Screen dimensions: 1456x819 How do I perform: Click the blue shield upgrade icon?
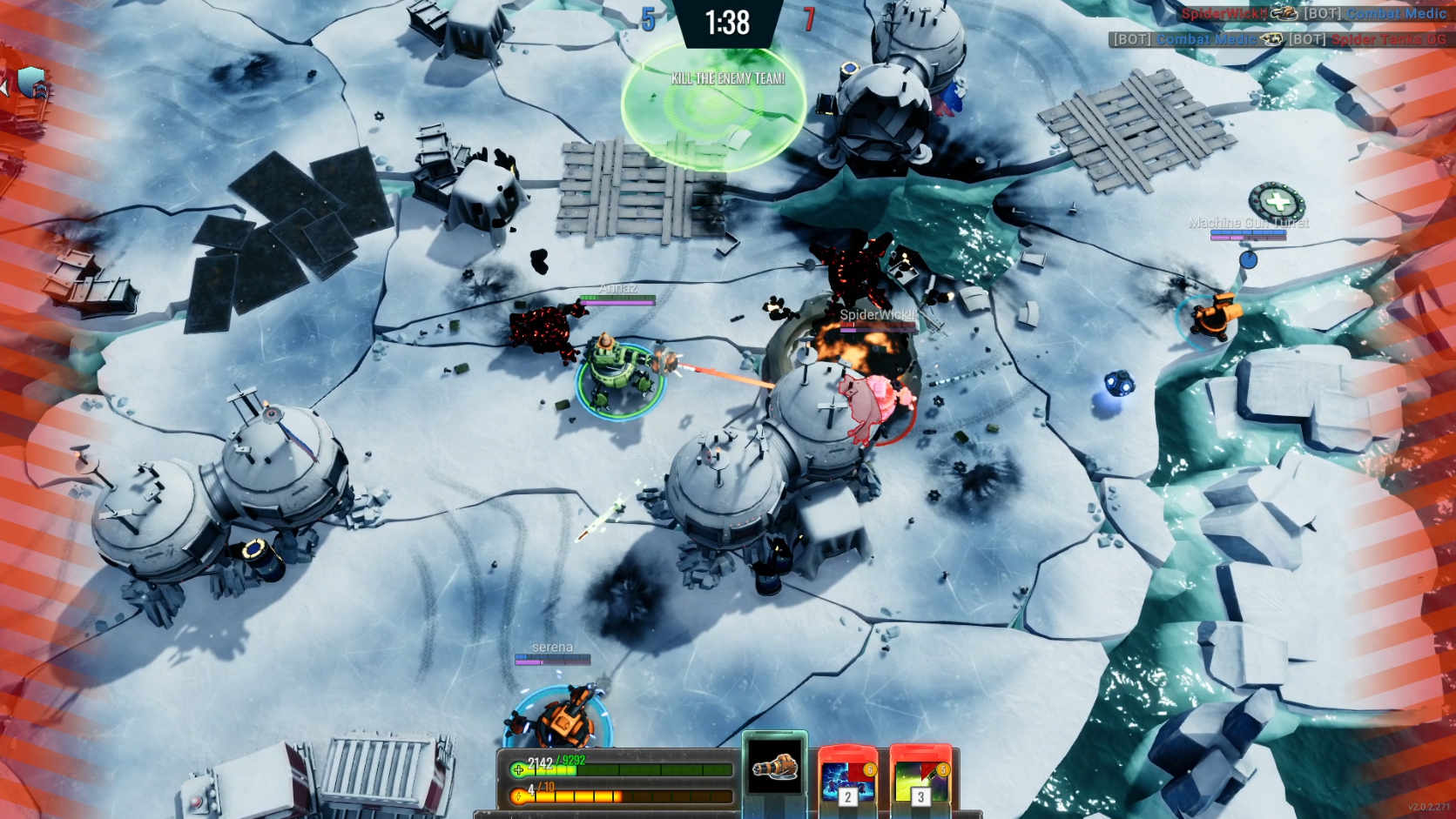(33, 84)
